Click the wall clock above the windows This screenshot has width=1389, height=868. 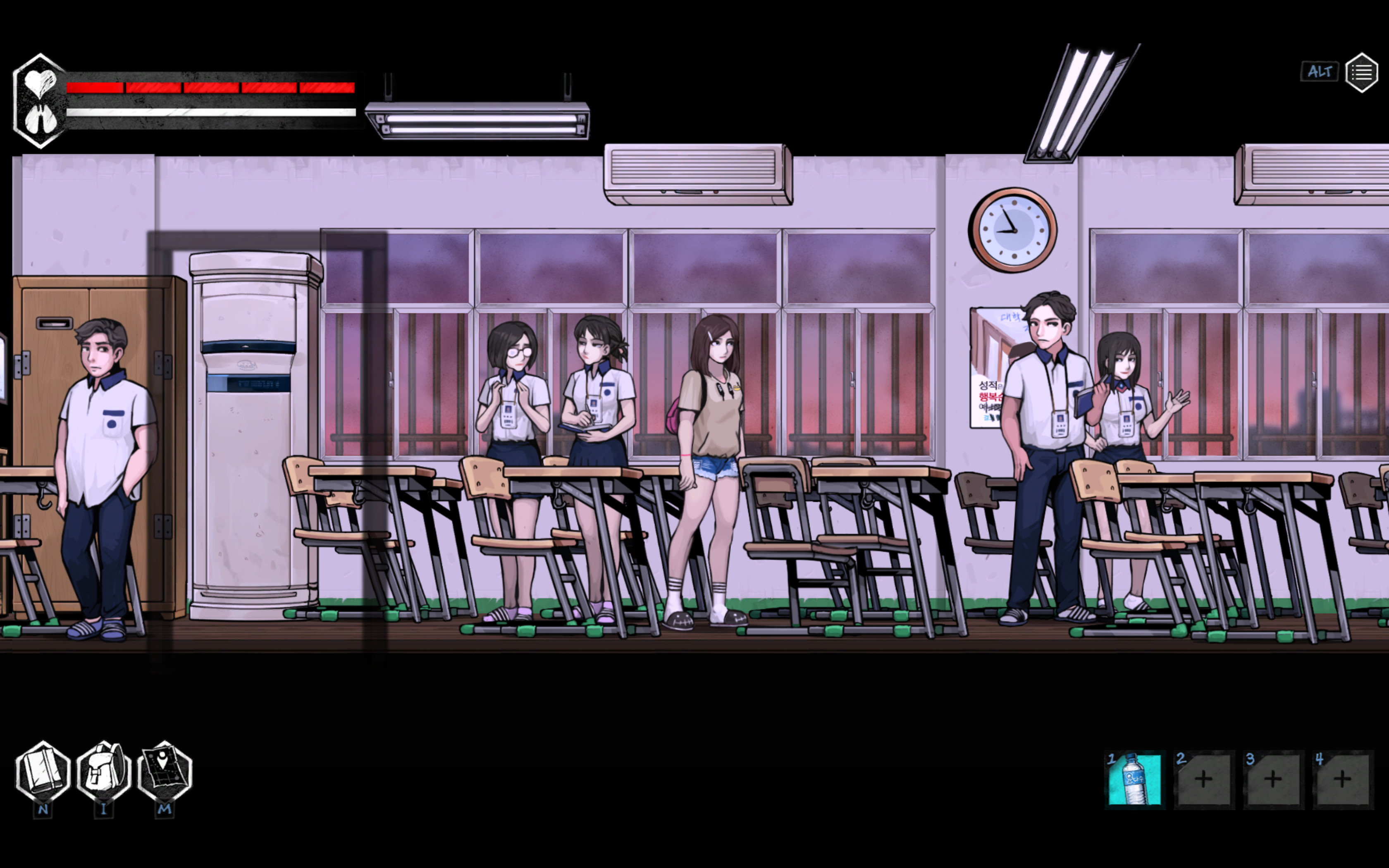point(1014,231)
